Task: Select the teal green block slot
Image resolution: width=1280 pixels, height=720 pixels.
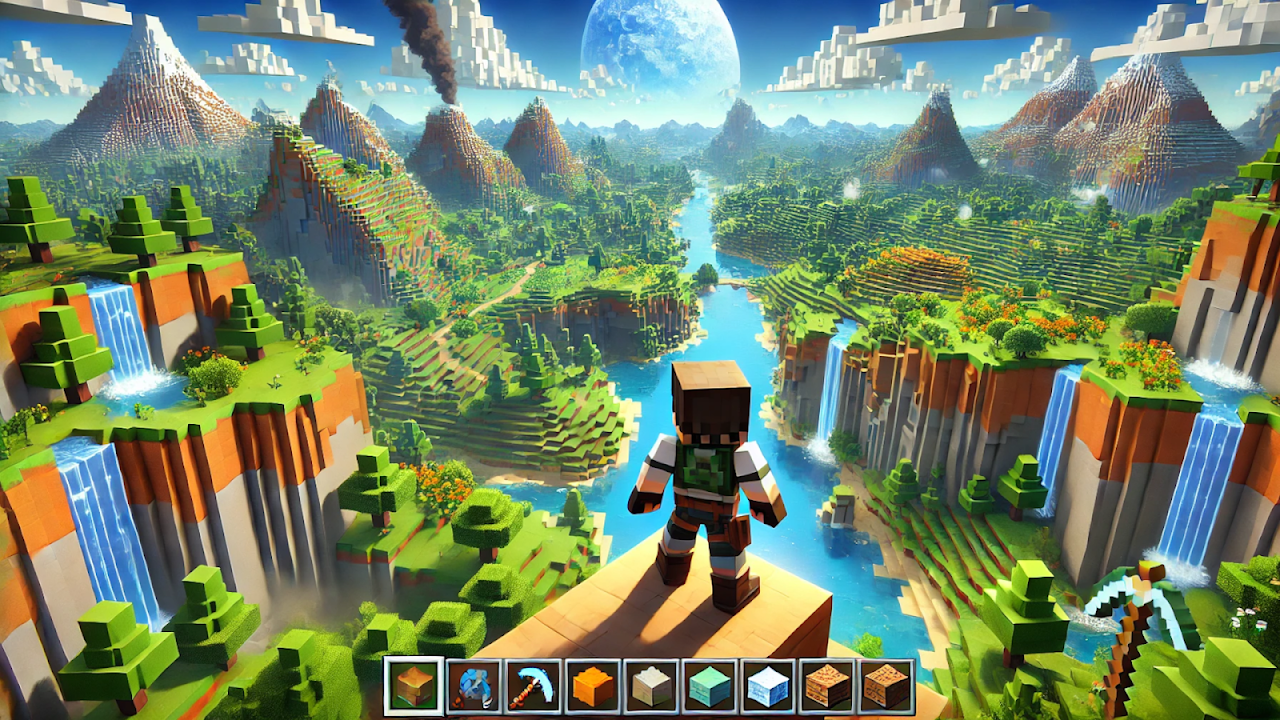Action: tap(709, 686)
